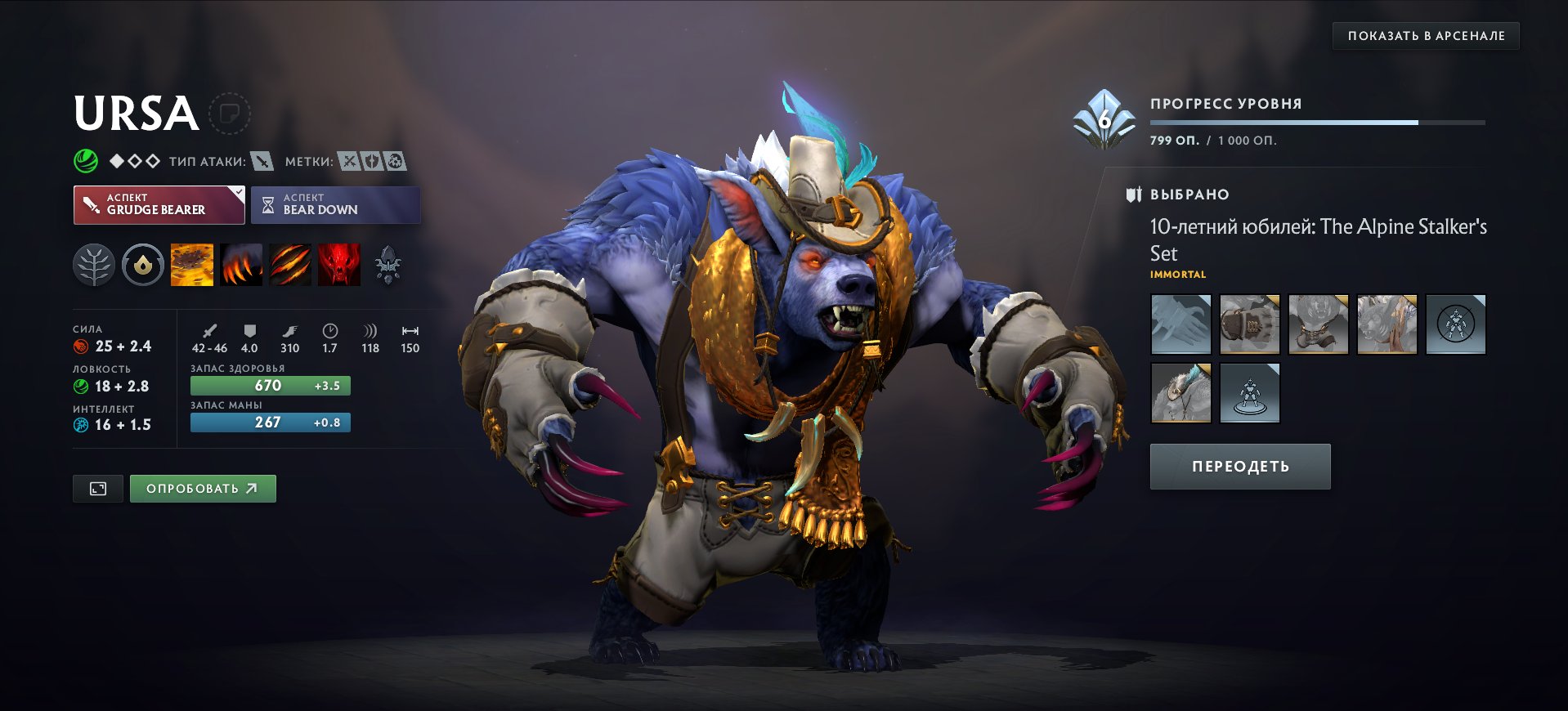
Task: Click the ОПРОБОВАТЬ button
Action: [x=203, y=488]
